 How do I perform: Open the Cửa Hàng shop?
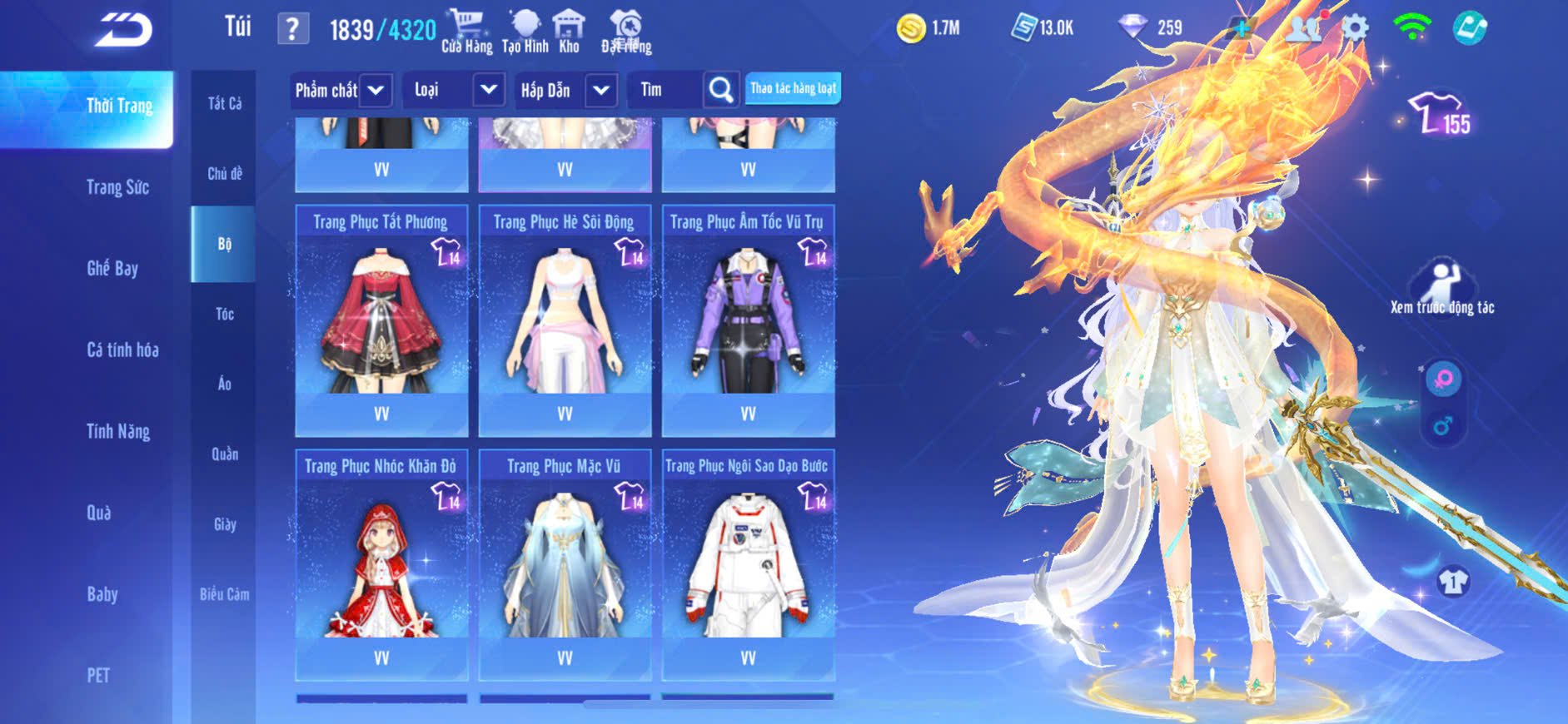[x=466, y=31]
